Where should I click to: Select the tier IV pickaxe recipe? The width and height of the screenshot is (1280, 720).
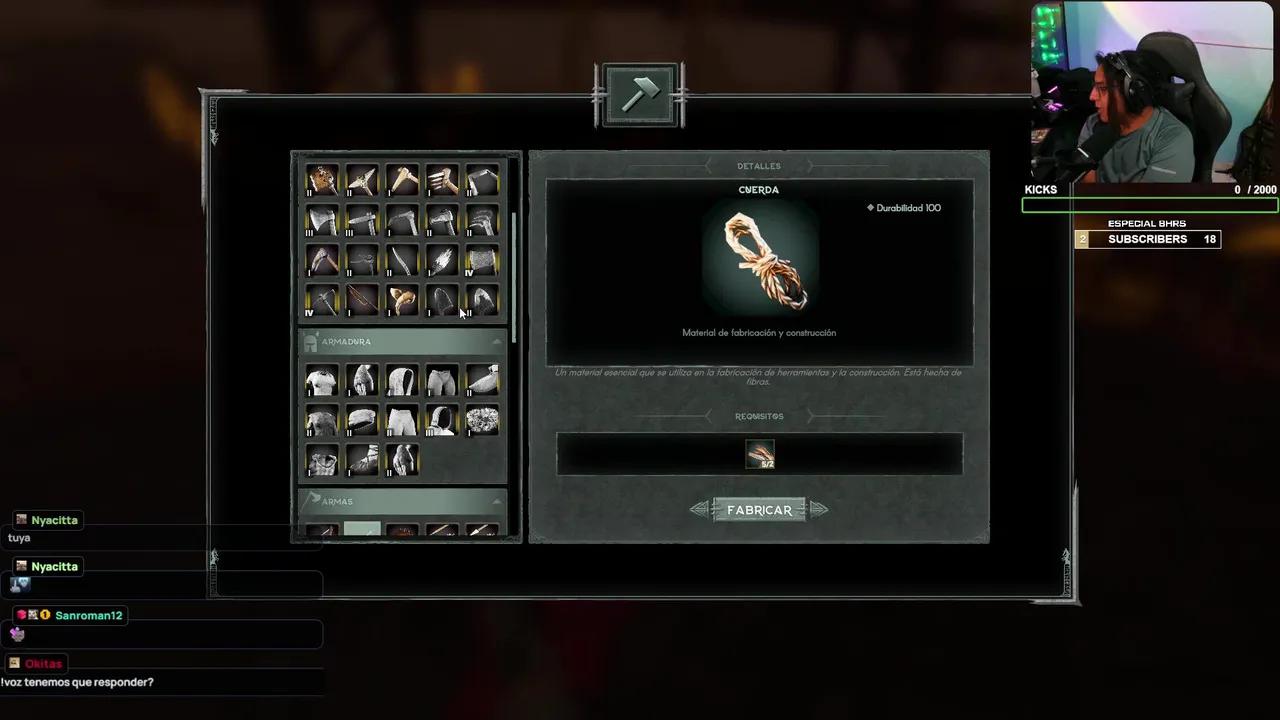point(321,300)
